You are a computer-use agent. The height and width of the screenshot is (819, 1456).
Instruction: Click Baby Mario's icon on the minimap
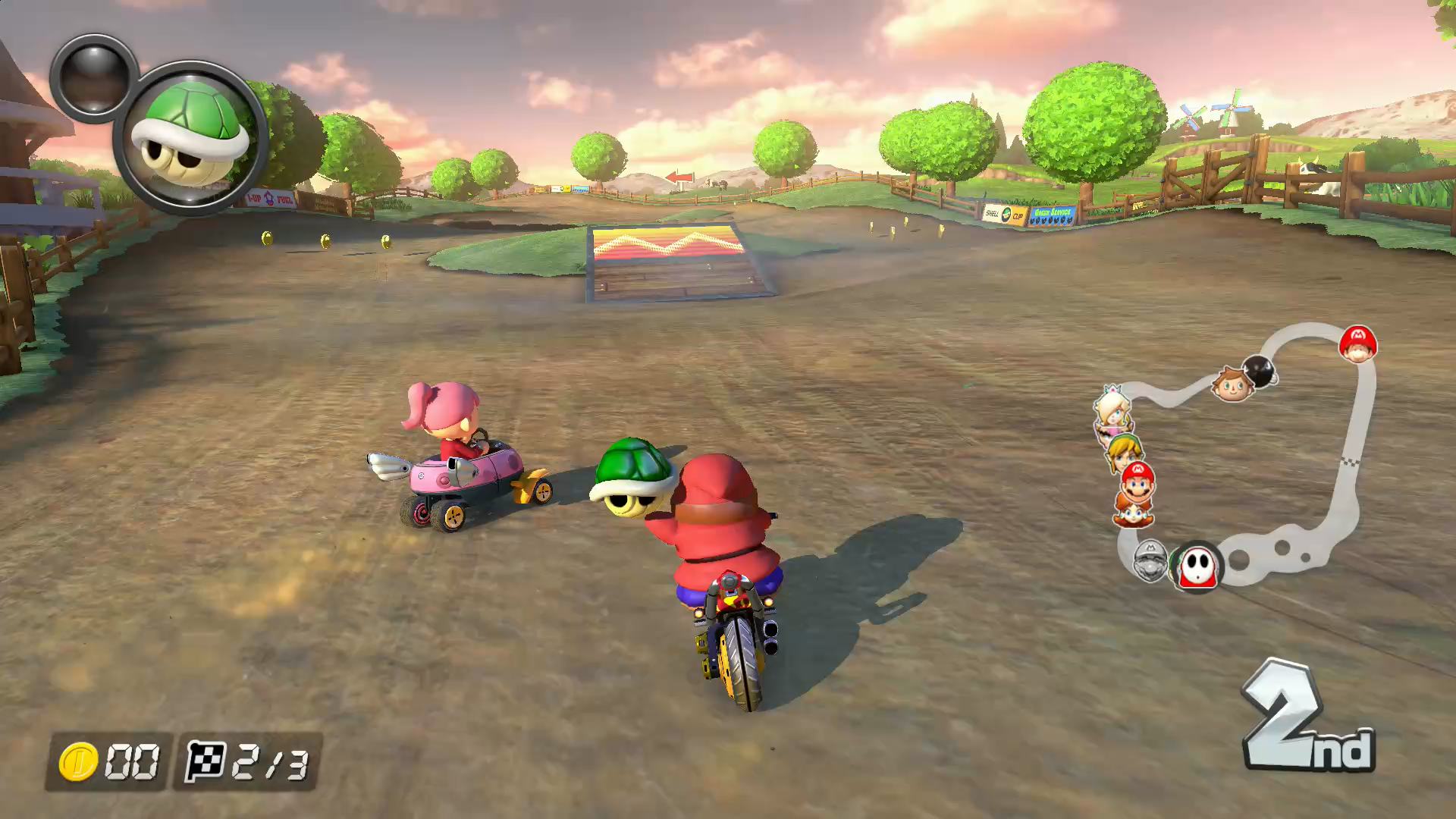1357,345
